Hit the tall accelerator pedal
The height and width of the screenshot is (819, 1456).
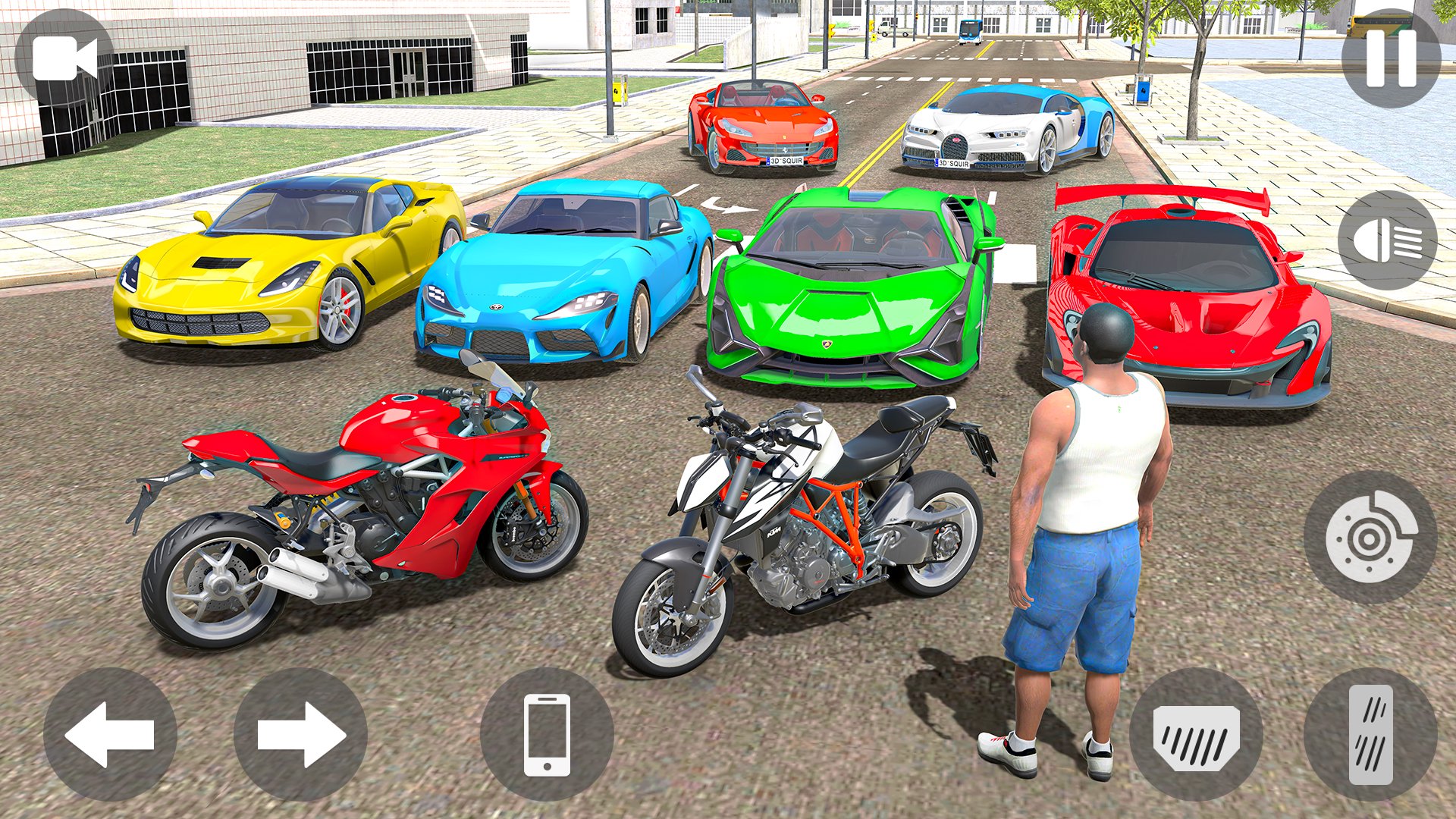point(1370,734)
